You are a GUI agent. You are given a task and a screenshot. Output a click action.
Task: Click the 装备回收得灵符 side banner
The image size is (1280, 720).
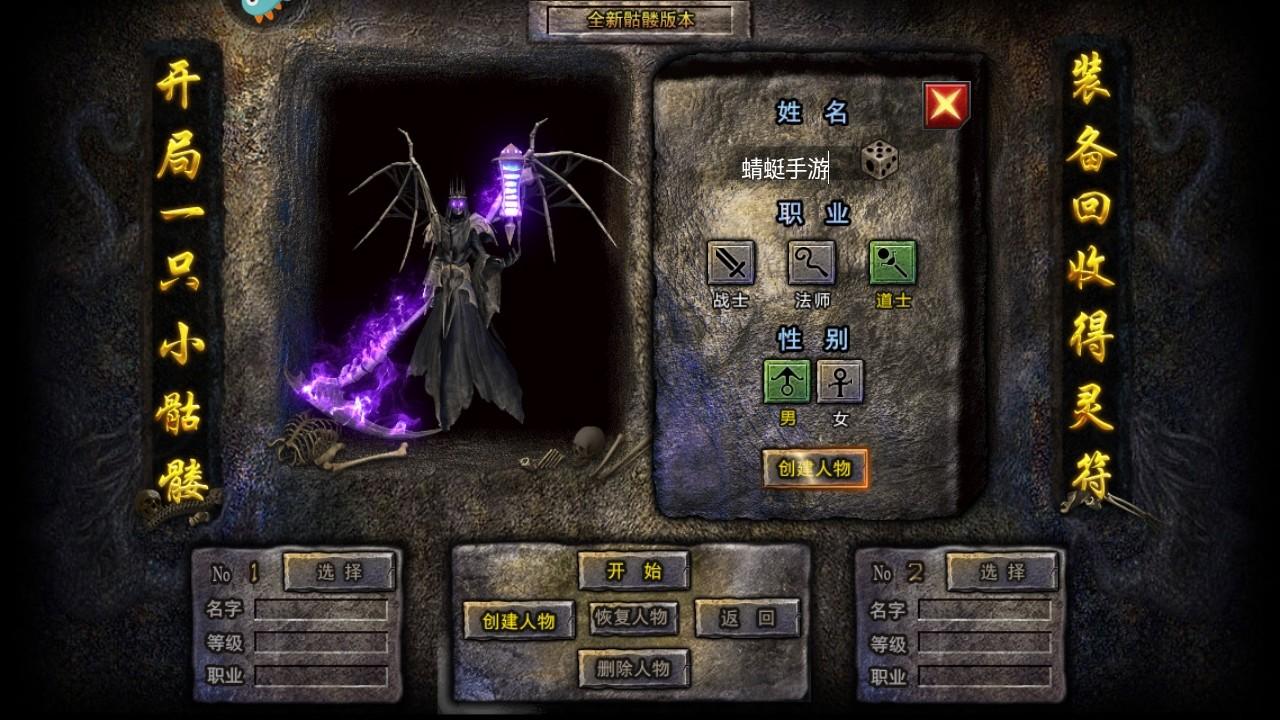tap(1094, 270)
